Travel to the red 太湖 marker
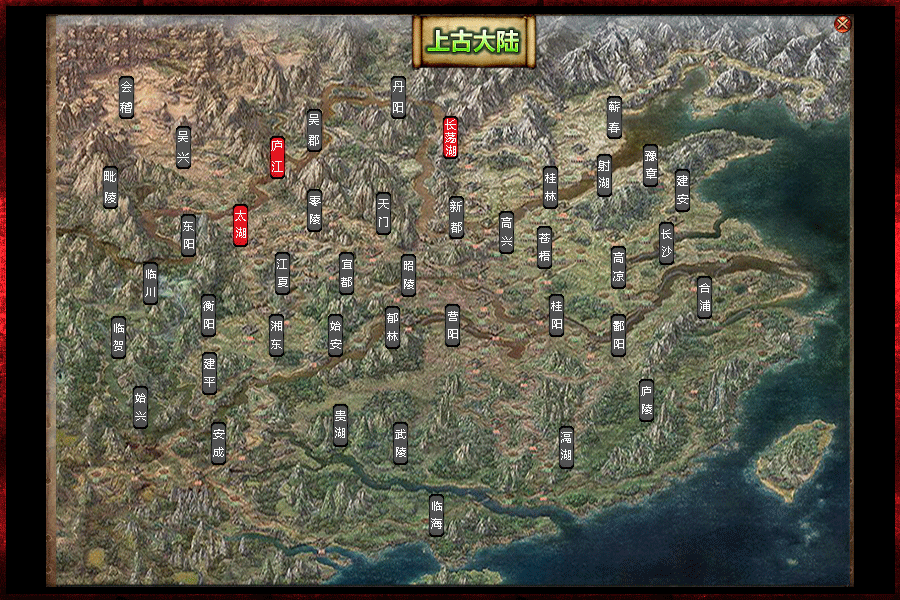This screenshot has height=600, width=900. [x=240, y=226]
